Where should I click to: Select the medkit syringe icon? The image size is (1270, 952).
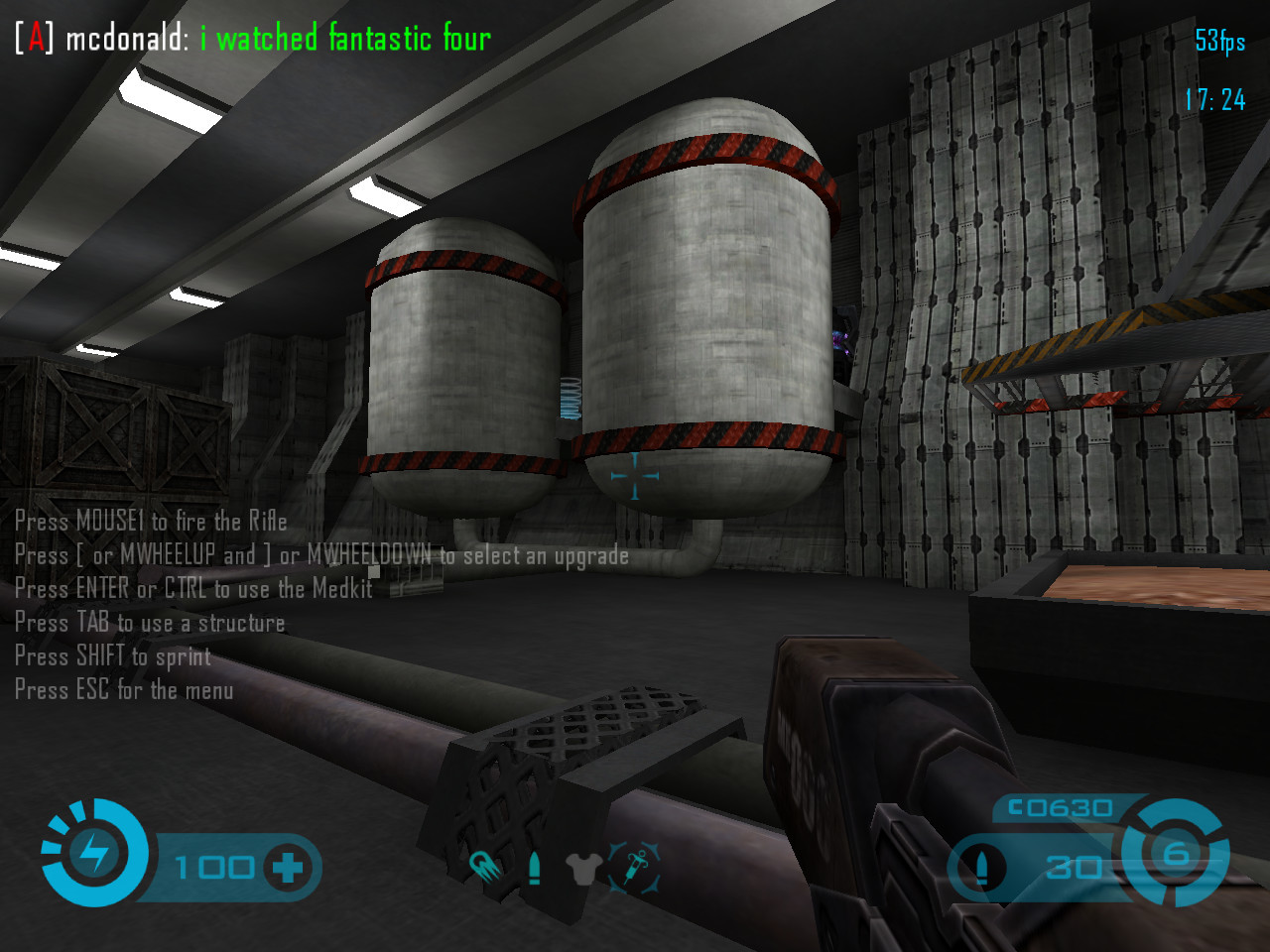point(633,868)
